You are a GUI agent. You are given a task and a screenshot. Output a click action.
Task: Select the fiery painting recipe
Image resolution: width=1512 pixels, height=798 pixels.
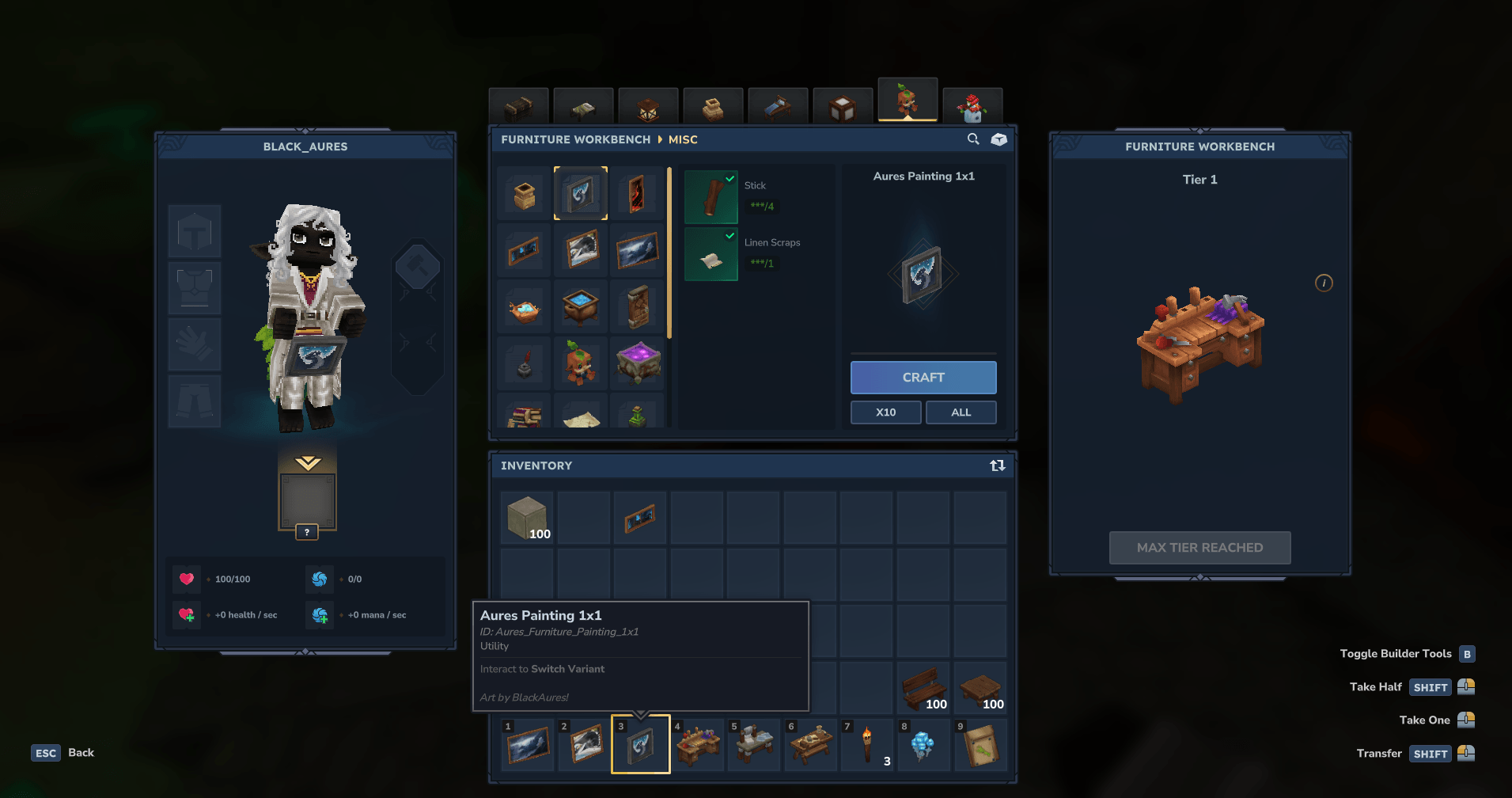[x=639, y=192]
